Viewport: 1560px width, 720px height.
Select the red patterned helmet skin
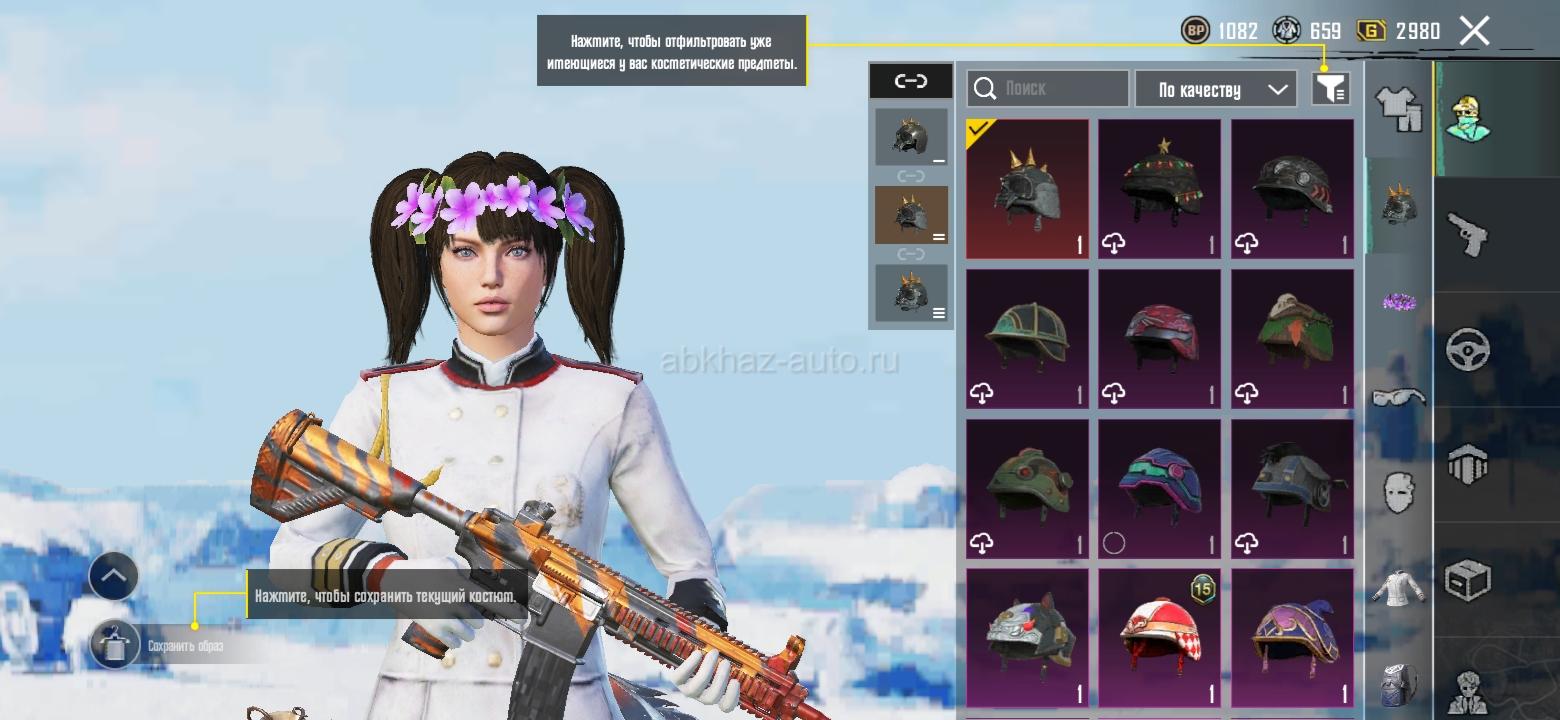pyautogui.click(x=1159, y=339)
